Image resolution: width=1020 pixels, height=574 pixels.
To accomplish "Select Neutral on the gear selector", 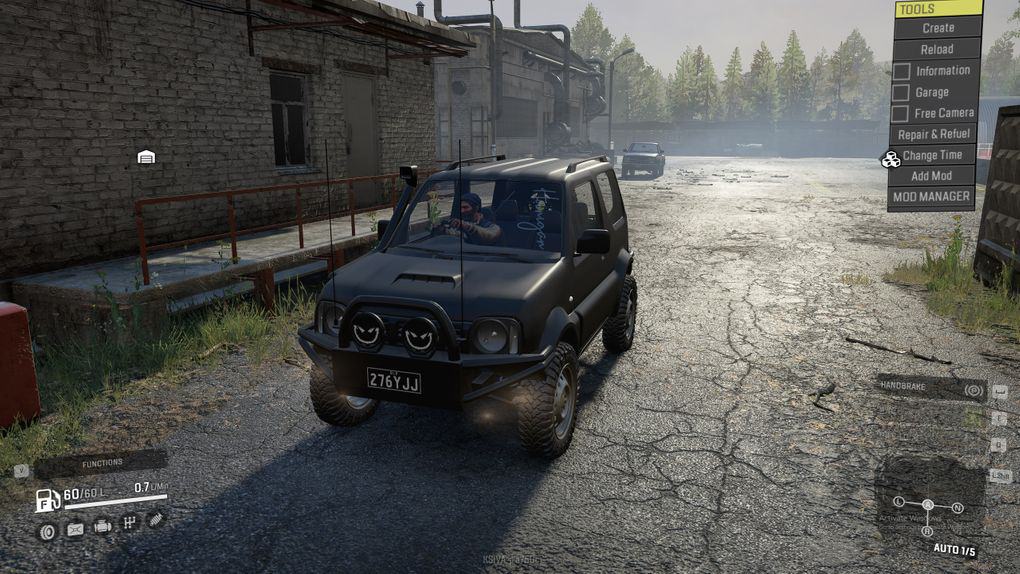I will [957, 508].
